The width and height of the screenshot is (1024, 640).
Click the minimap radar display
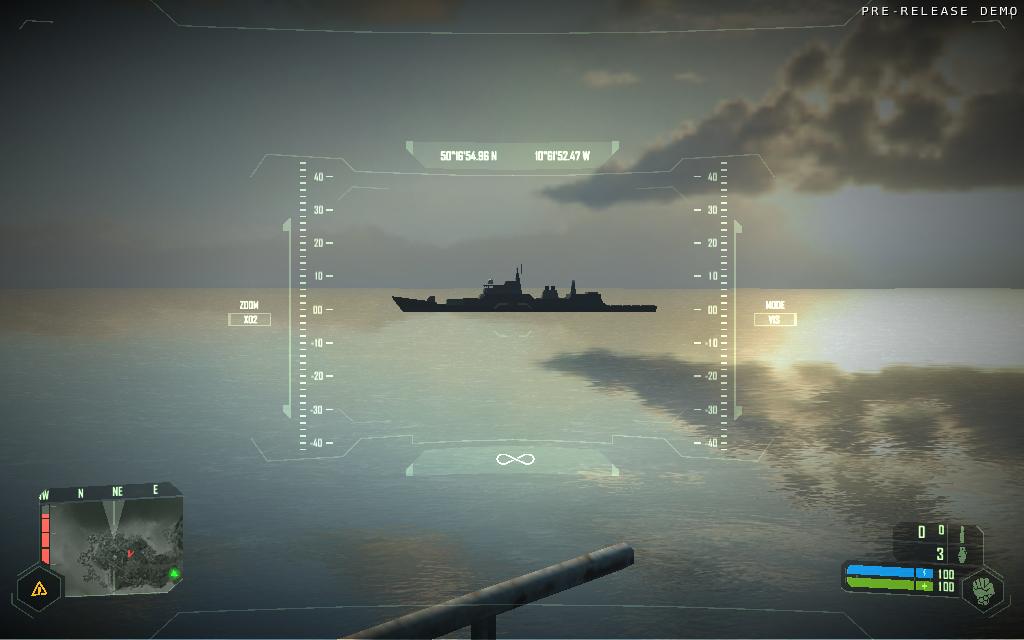click(113, 541)
